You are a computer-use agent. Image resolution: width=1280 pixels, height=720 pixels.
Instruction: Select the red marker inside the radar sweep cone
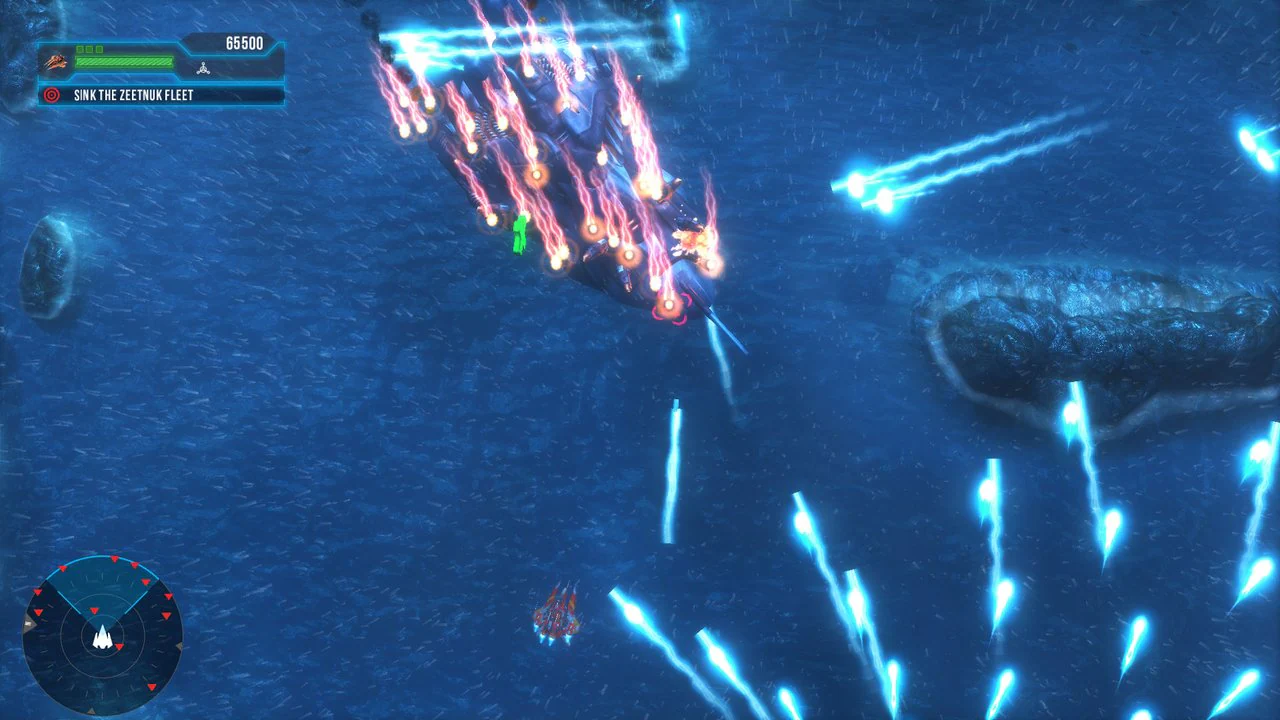click(94, 610)
